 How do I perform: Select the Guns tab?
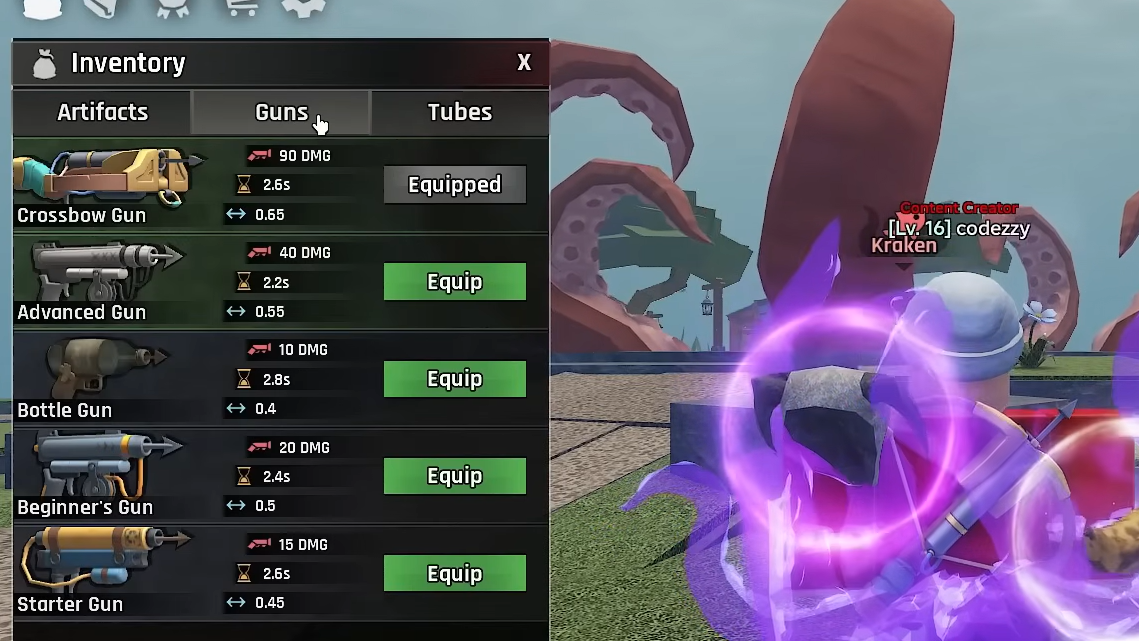tap(281, 112)
